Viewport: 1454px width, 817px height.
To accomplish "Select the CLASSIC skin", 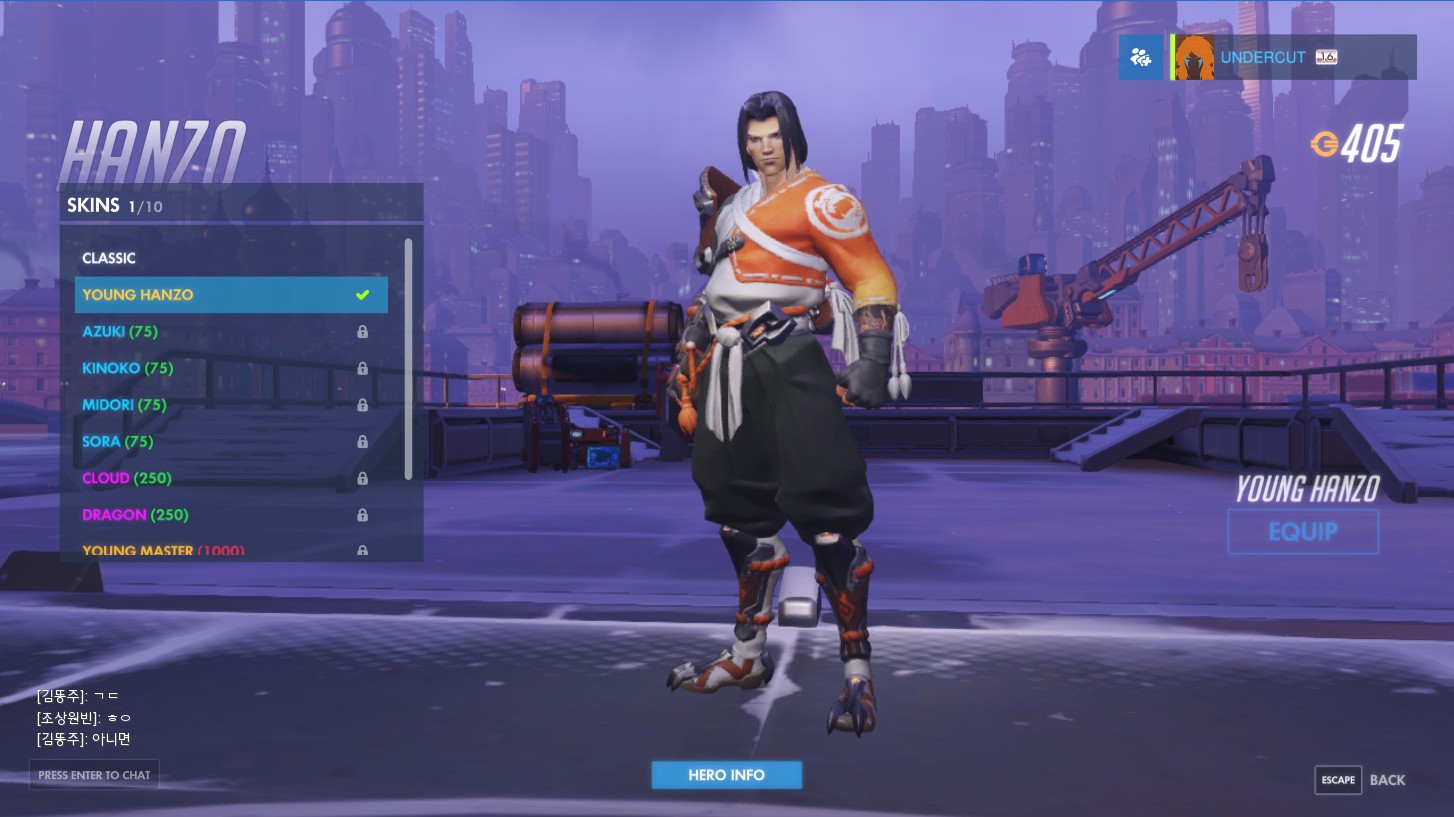I will coord(109,258).
